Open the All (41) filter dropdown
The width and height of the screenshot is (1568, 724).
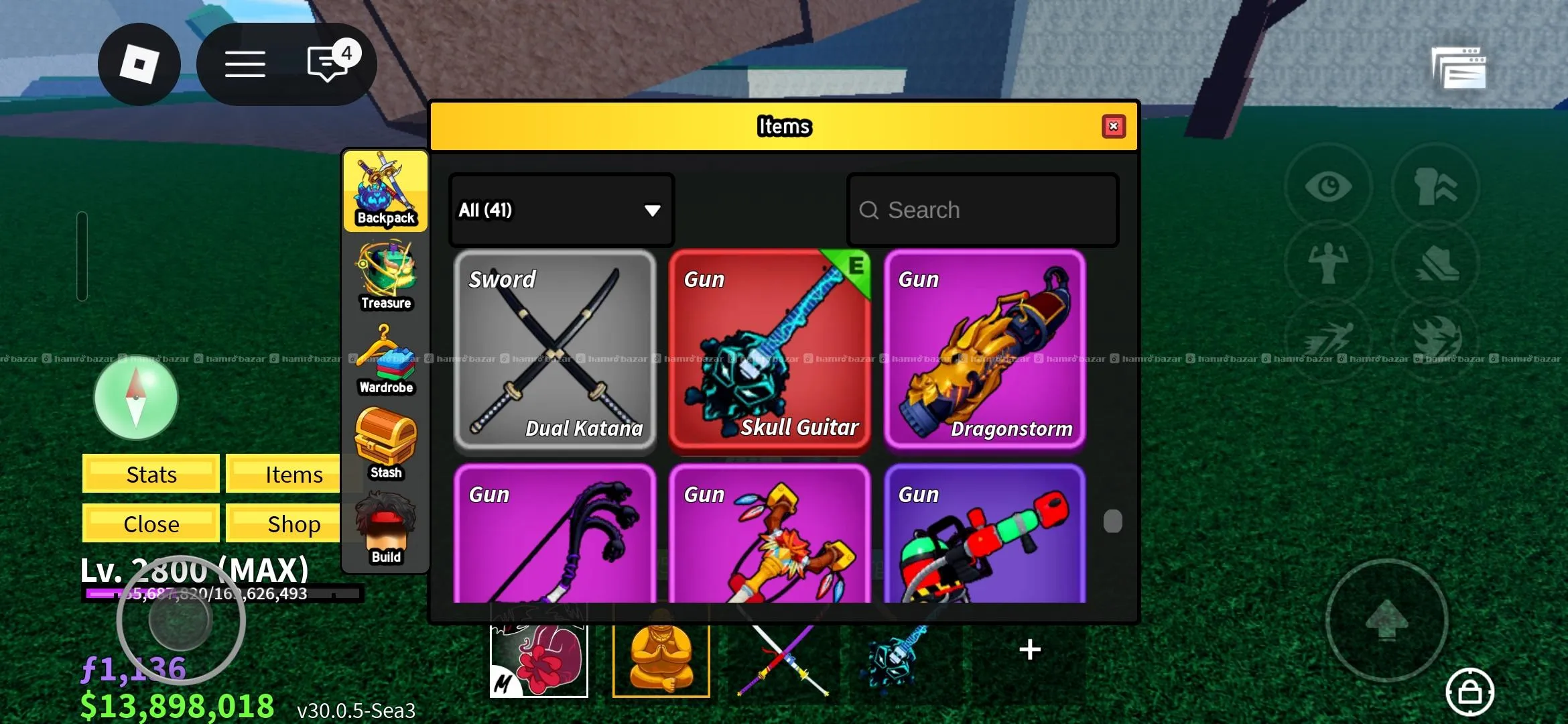point(561,210)
